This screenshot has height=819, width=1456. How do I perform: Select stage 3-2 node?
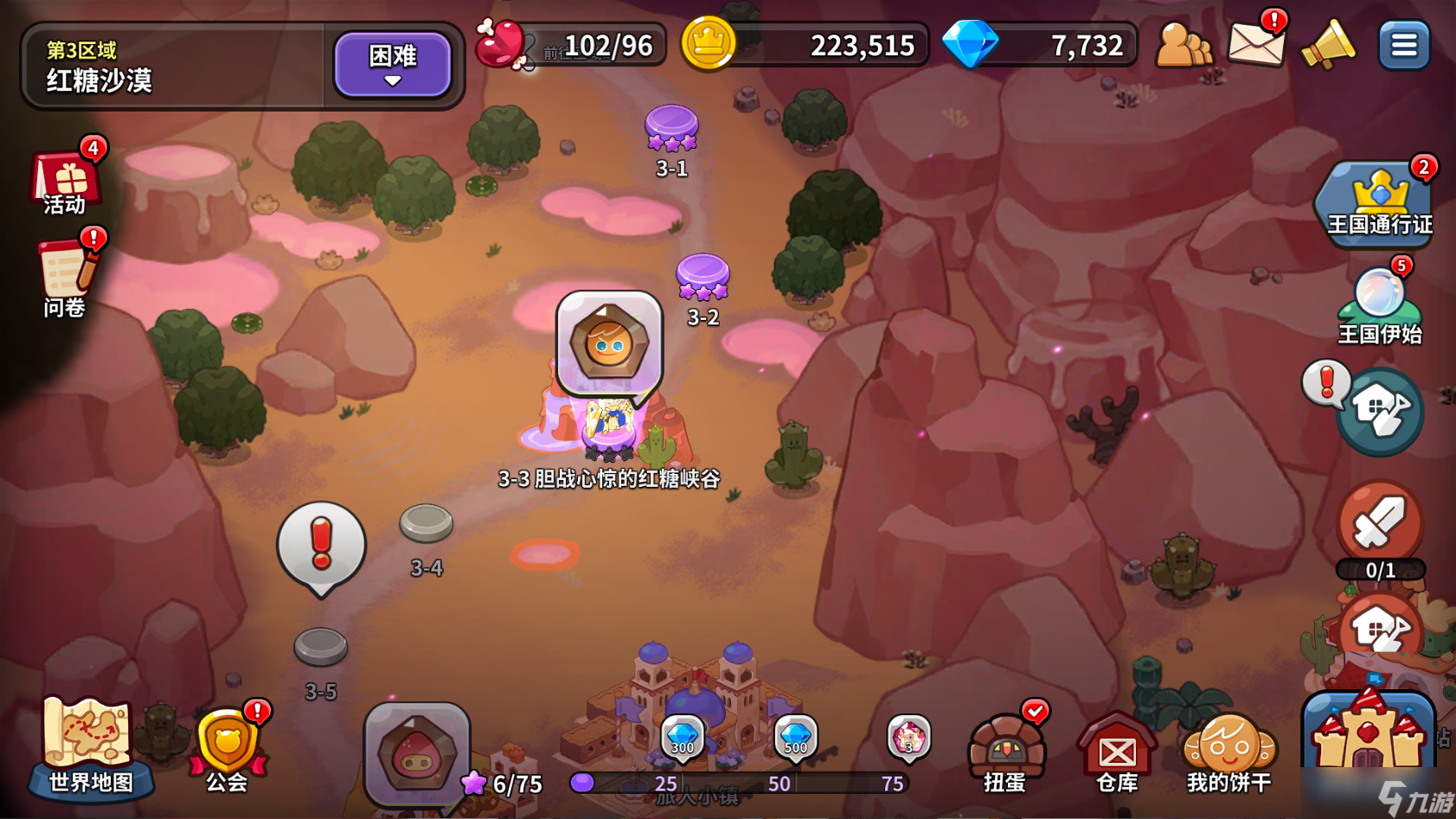click(x=702, y=277)
